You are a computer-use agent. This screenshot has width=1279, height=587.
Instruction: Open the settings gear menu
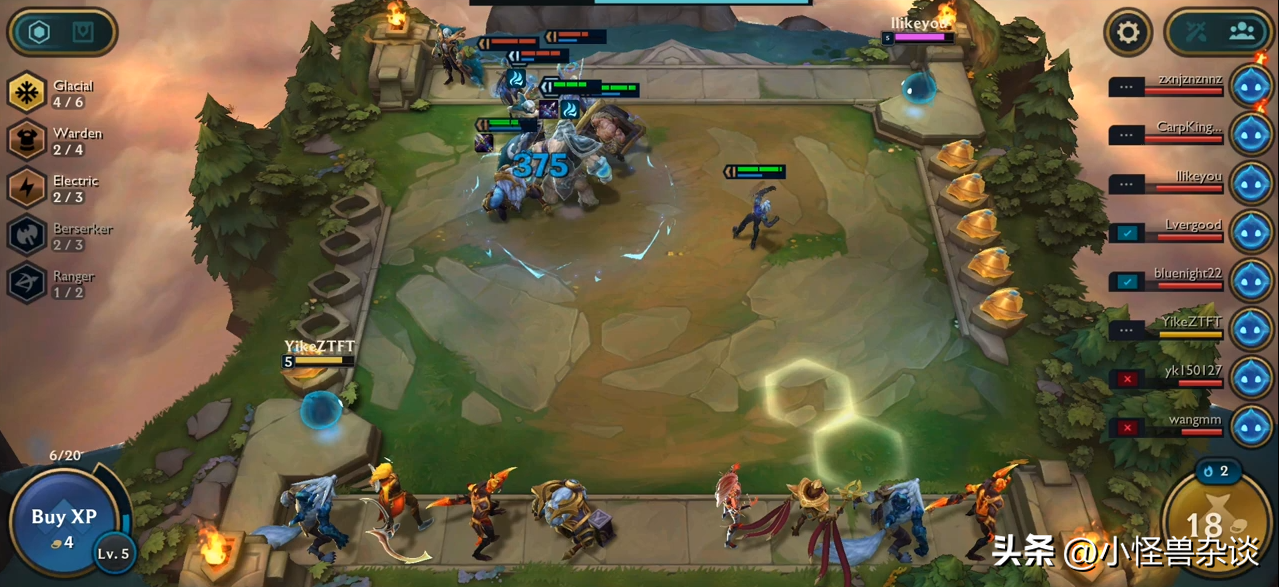[x=1128, y=33]
